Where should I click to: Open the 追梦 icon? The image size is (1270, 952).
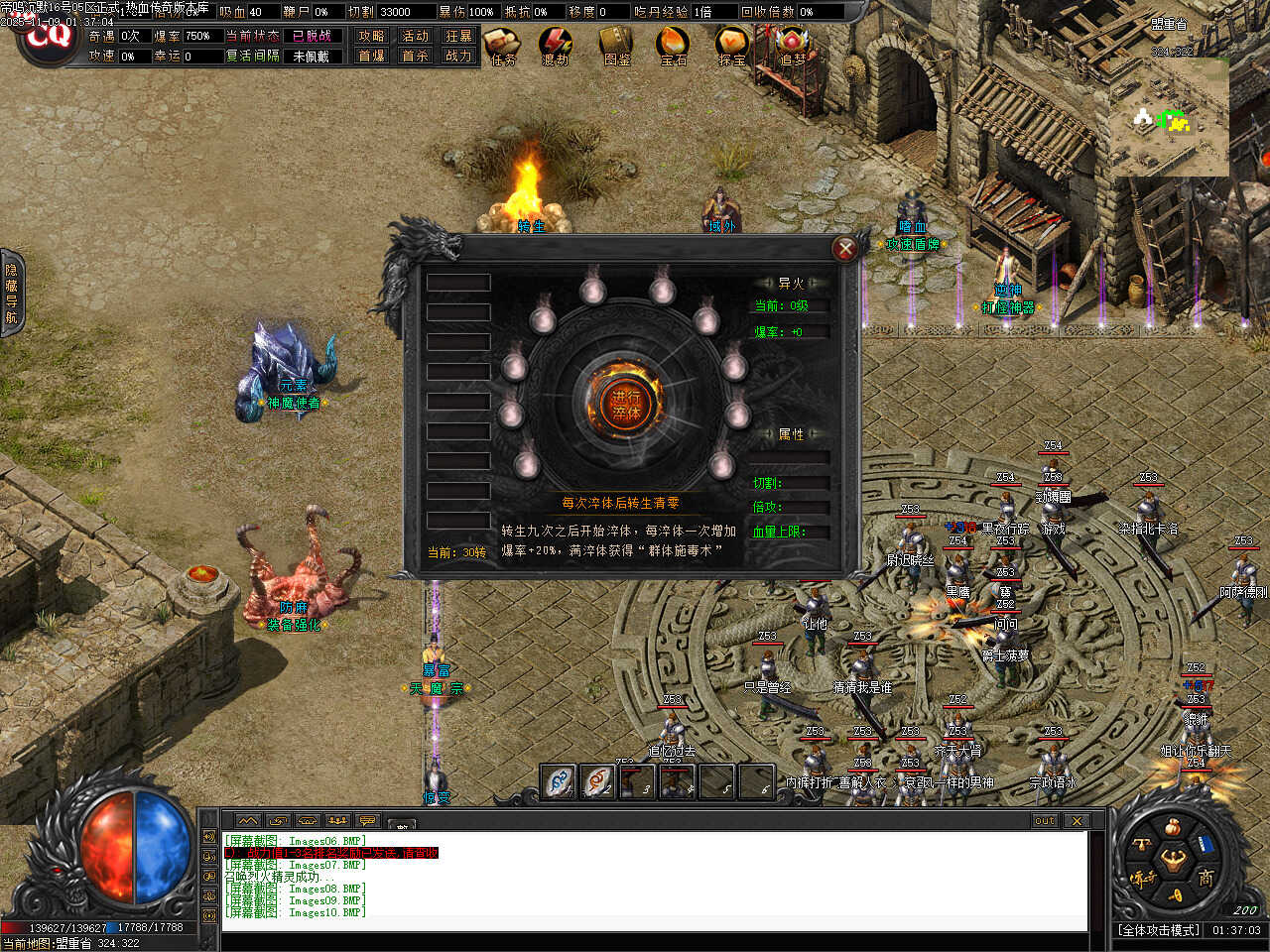[x=792, y=46]
